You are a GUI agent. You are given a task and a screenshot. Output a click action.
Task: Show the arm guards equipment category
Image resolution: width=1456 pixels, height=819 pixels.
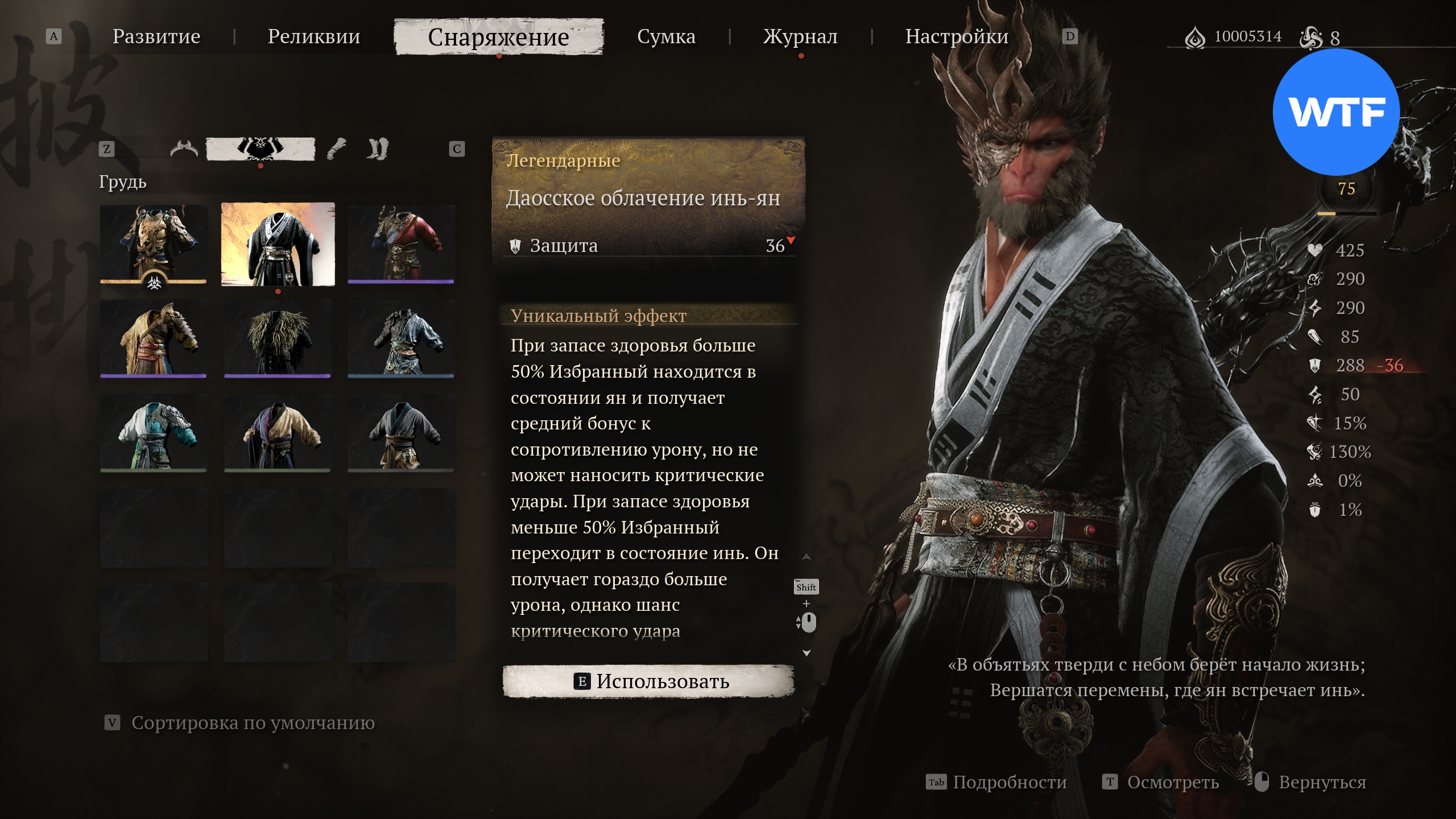click(337, 149)
